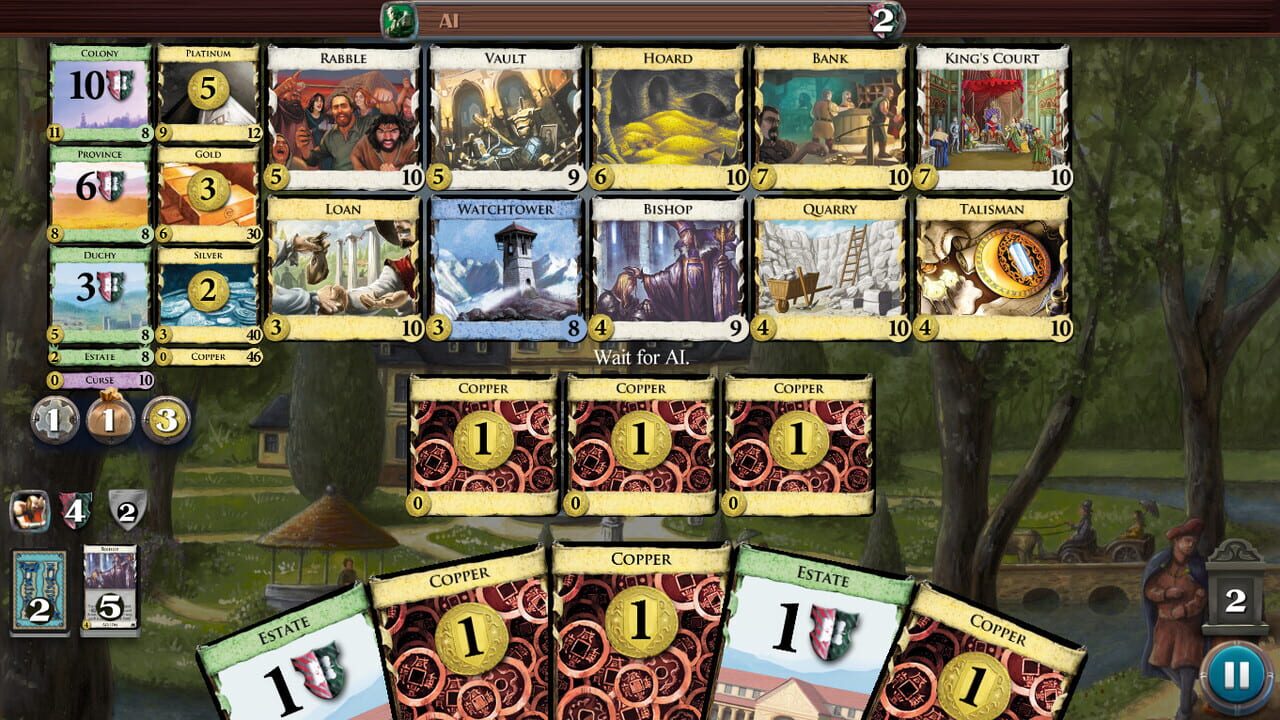Select the King's Court supply pile
Image resolution: width=1280 pixels, height=720 pixels.
994,115
